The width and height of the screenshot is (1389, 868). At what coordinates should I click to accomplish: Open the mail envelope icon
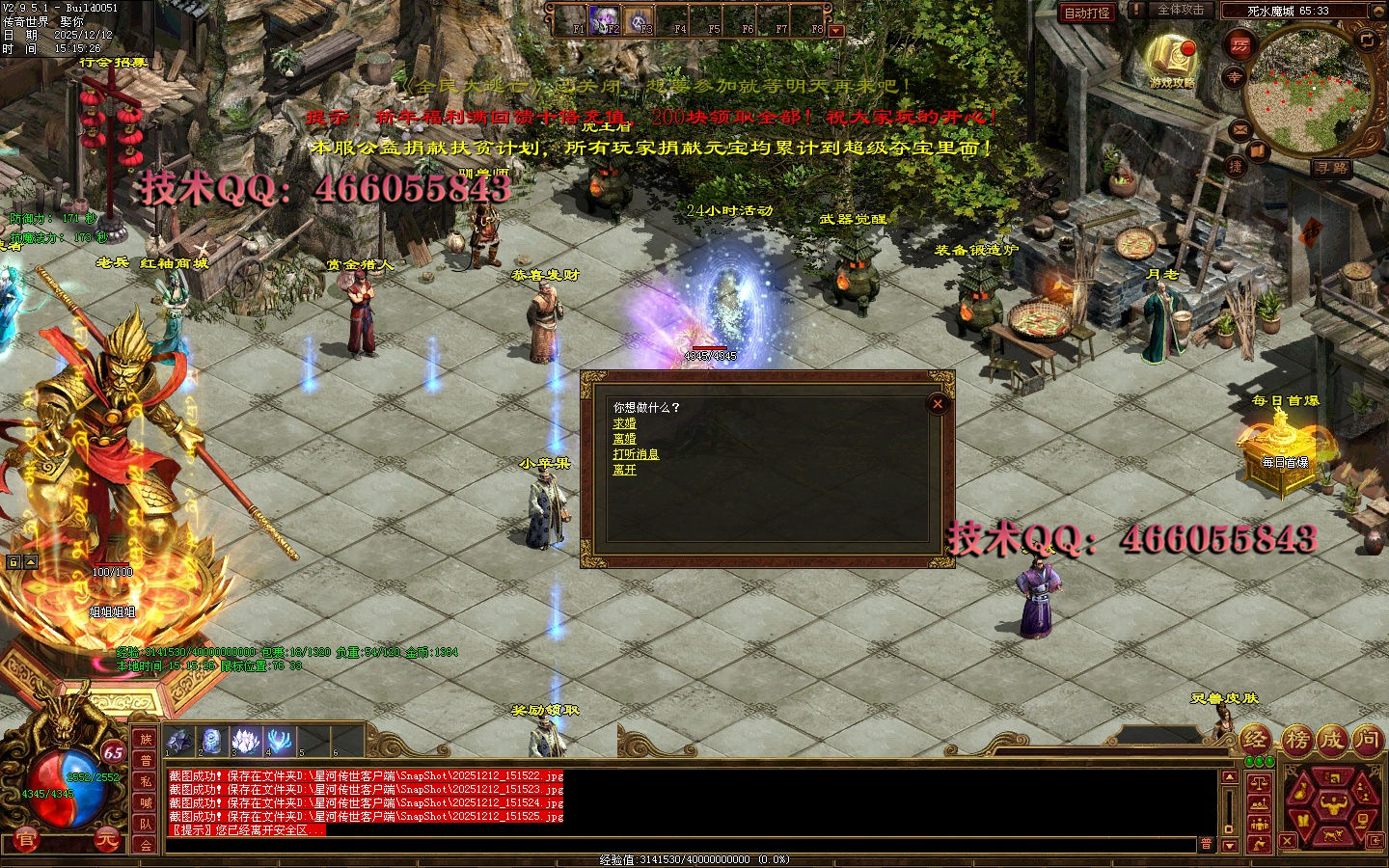(x=1239, y=129)
